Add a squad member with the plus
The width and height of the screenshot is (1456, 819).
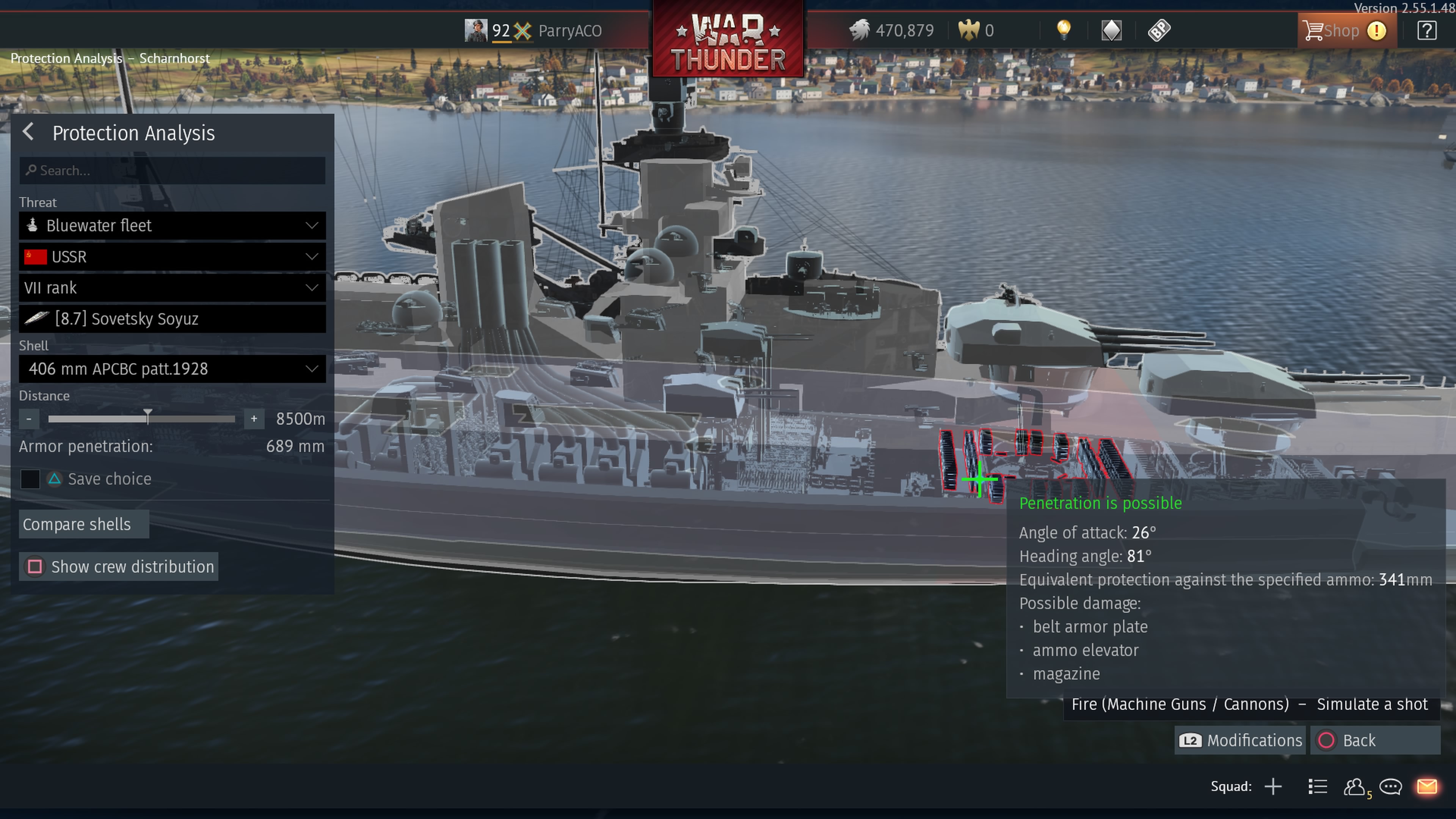(x=1273, y=787)
